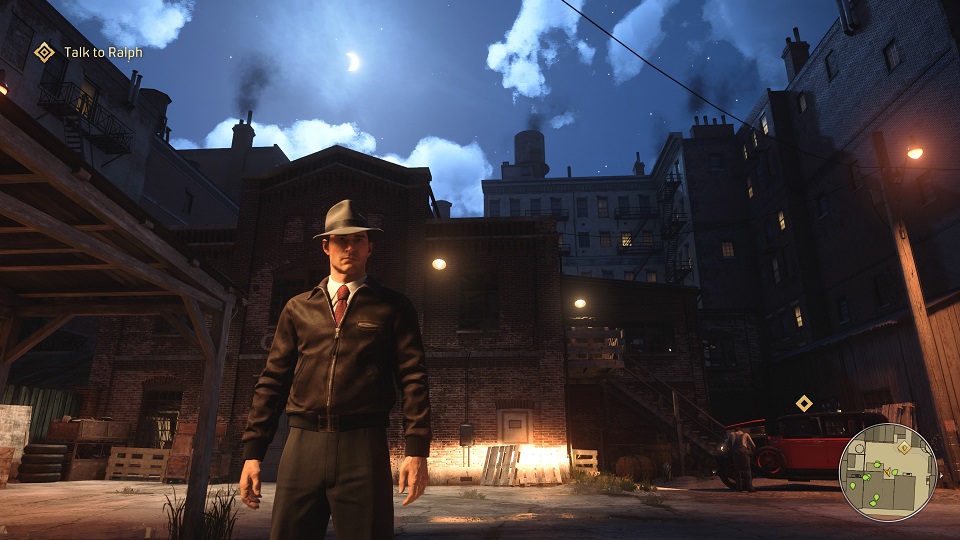Select the objective diamond on the minimap
This screenshot has height=540, width=960.
[904, 447]
